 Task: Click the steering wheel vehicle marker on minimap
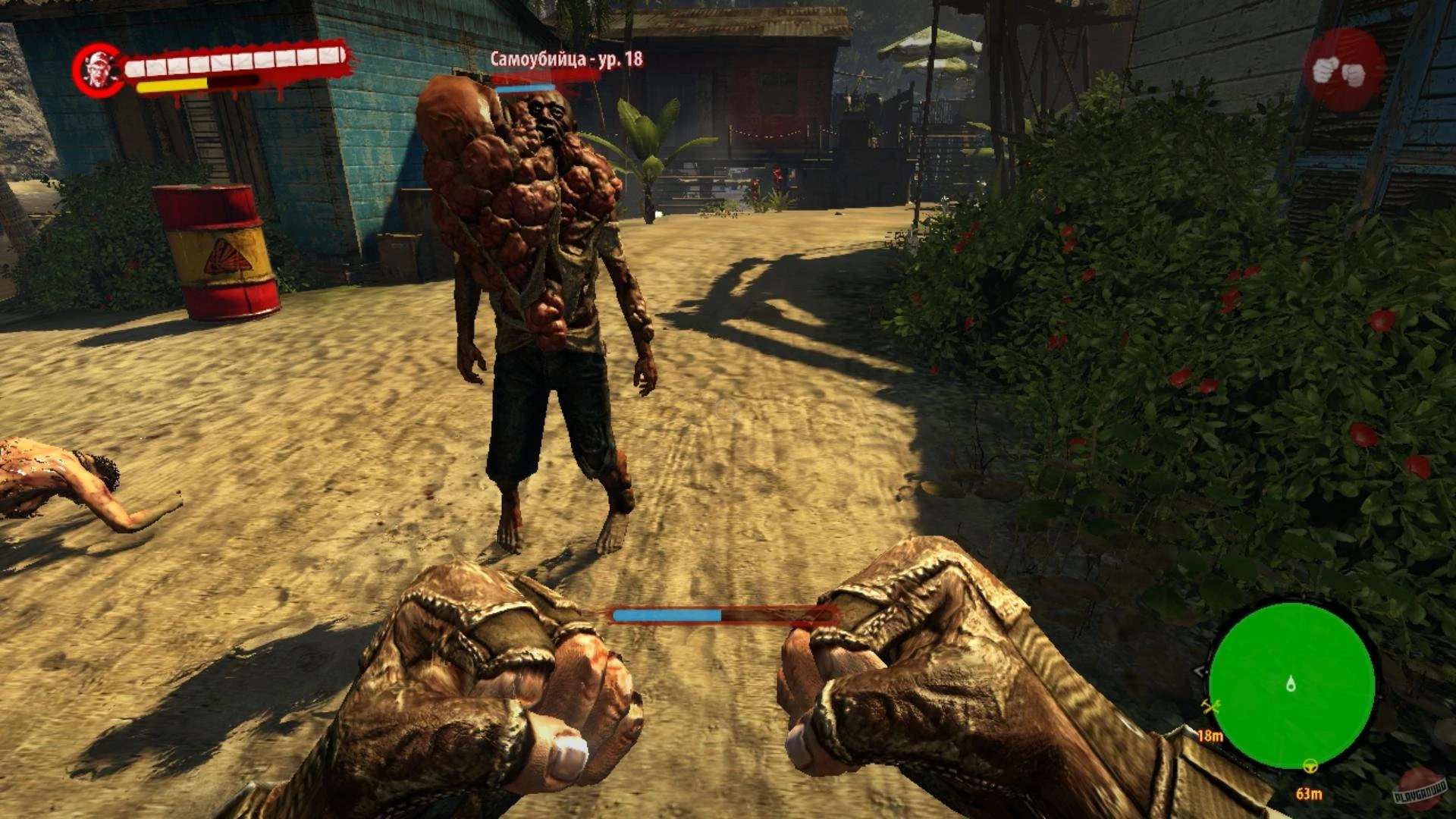click(1310, 767)
